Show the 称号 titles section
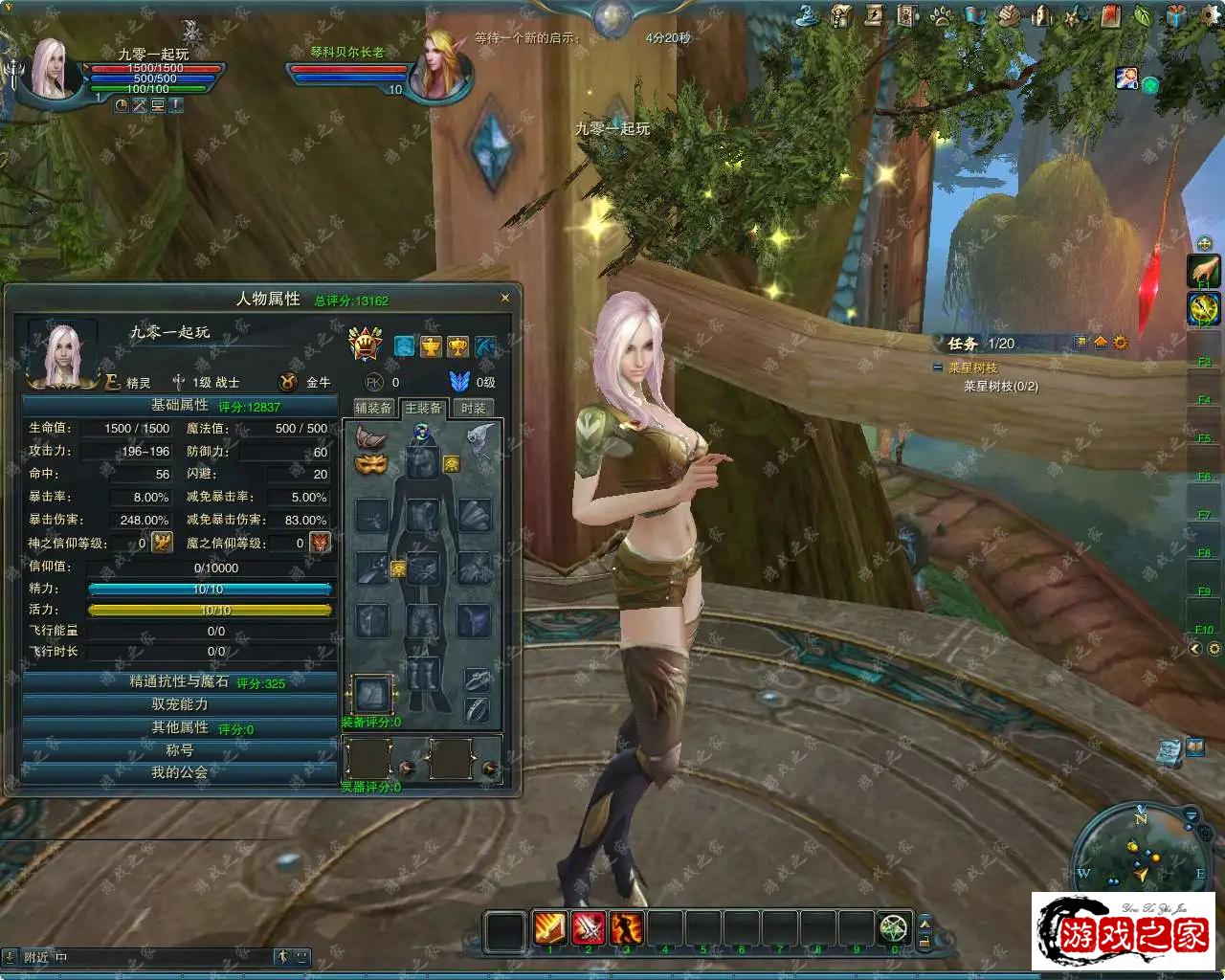 [x=180, y=750]
